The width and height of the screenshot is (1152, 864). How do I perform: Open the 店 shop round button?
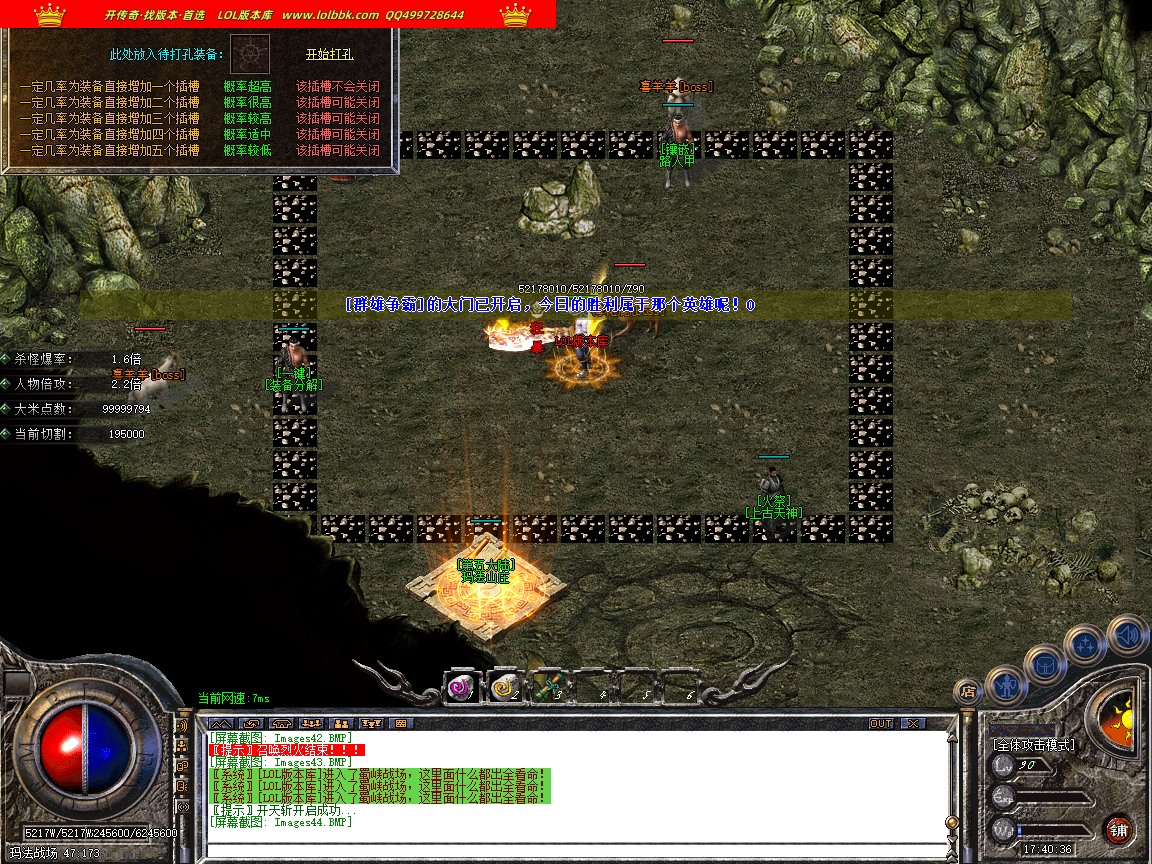tap(967, 689)
